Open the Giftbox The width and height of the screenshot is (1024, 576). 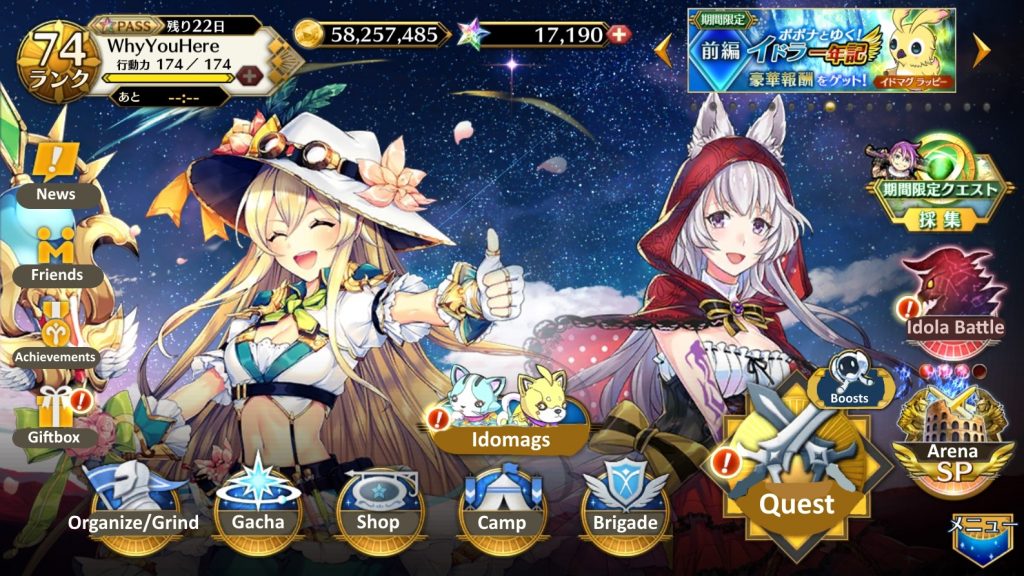pyautogui.click(x=55, y=418)
